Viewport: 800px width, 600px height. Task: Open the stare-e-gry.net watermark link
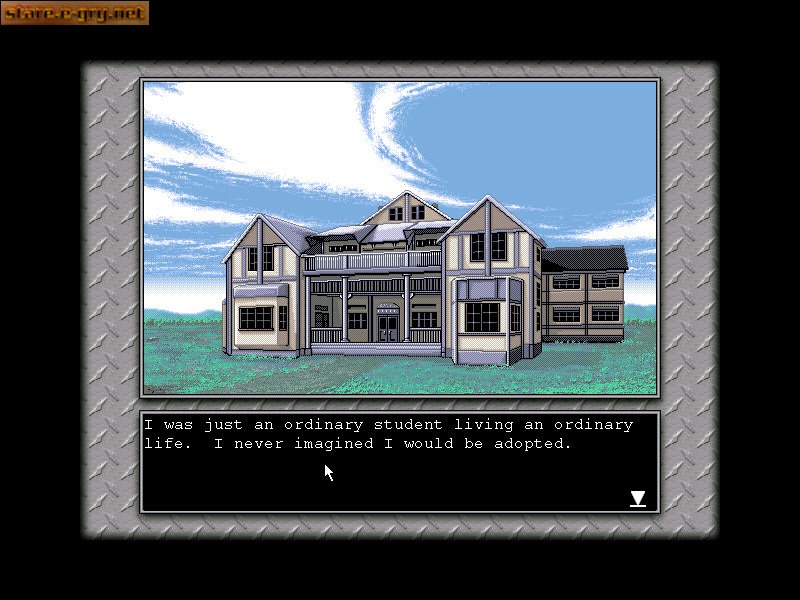pos(75,13)
